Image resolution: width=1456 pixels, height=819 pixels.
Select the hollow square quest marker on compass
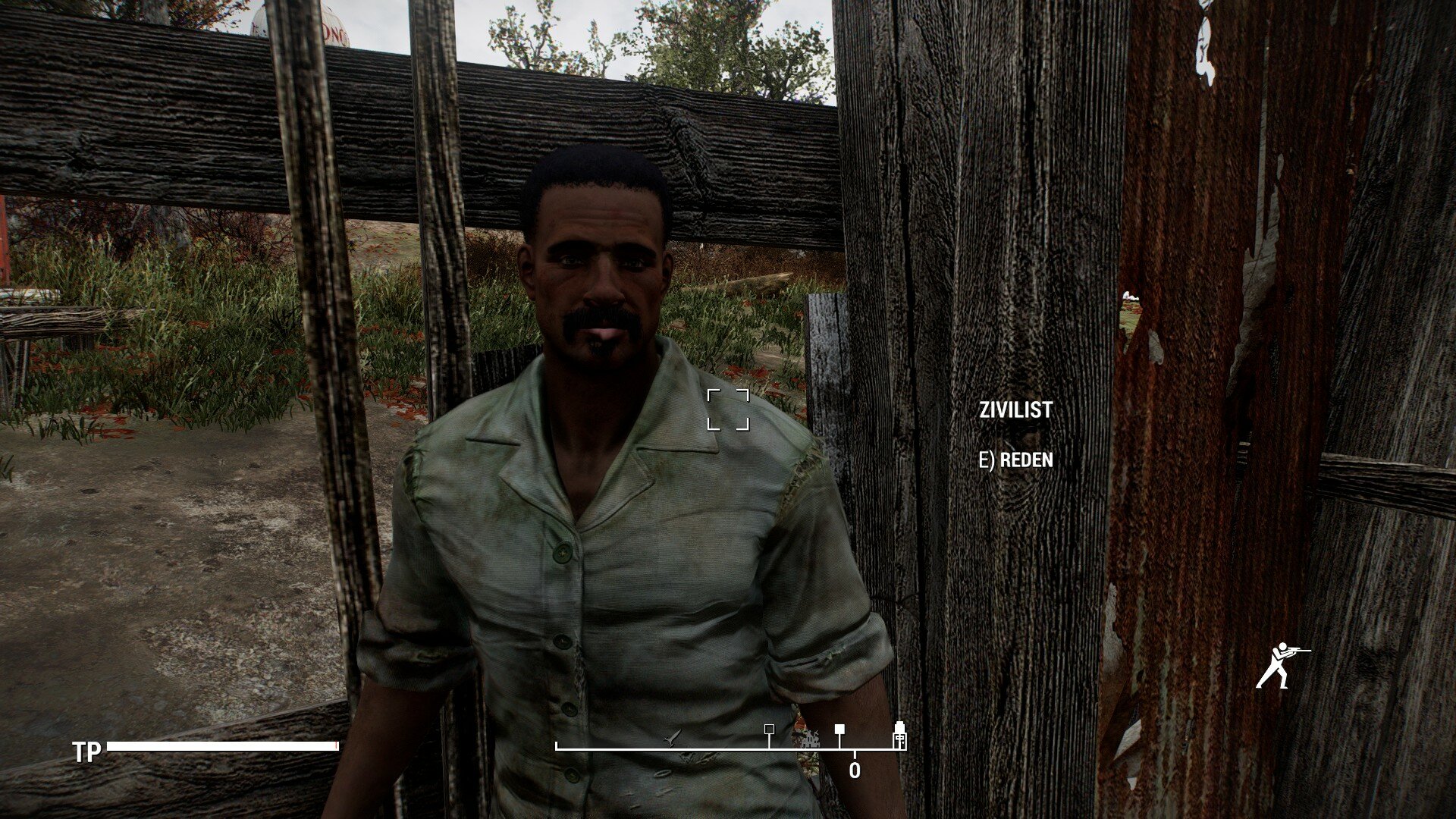click(769, 729)
